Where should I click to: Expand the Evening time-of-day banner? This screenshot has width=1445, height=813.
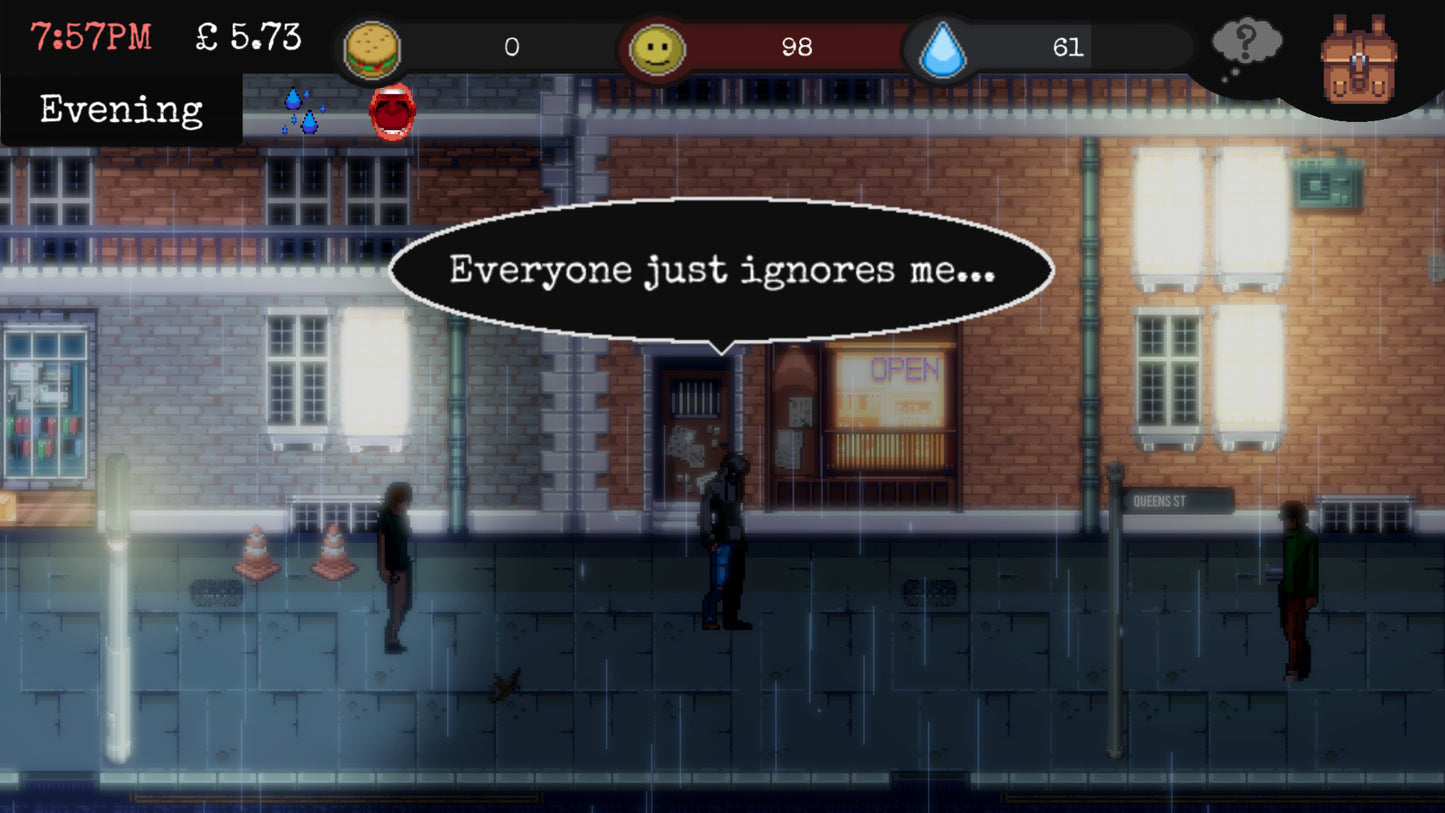coord(119,110)
